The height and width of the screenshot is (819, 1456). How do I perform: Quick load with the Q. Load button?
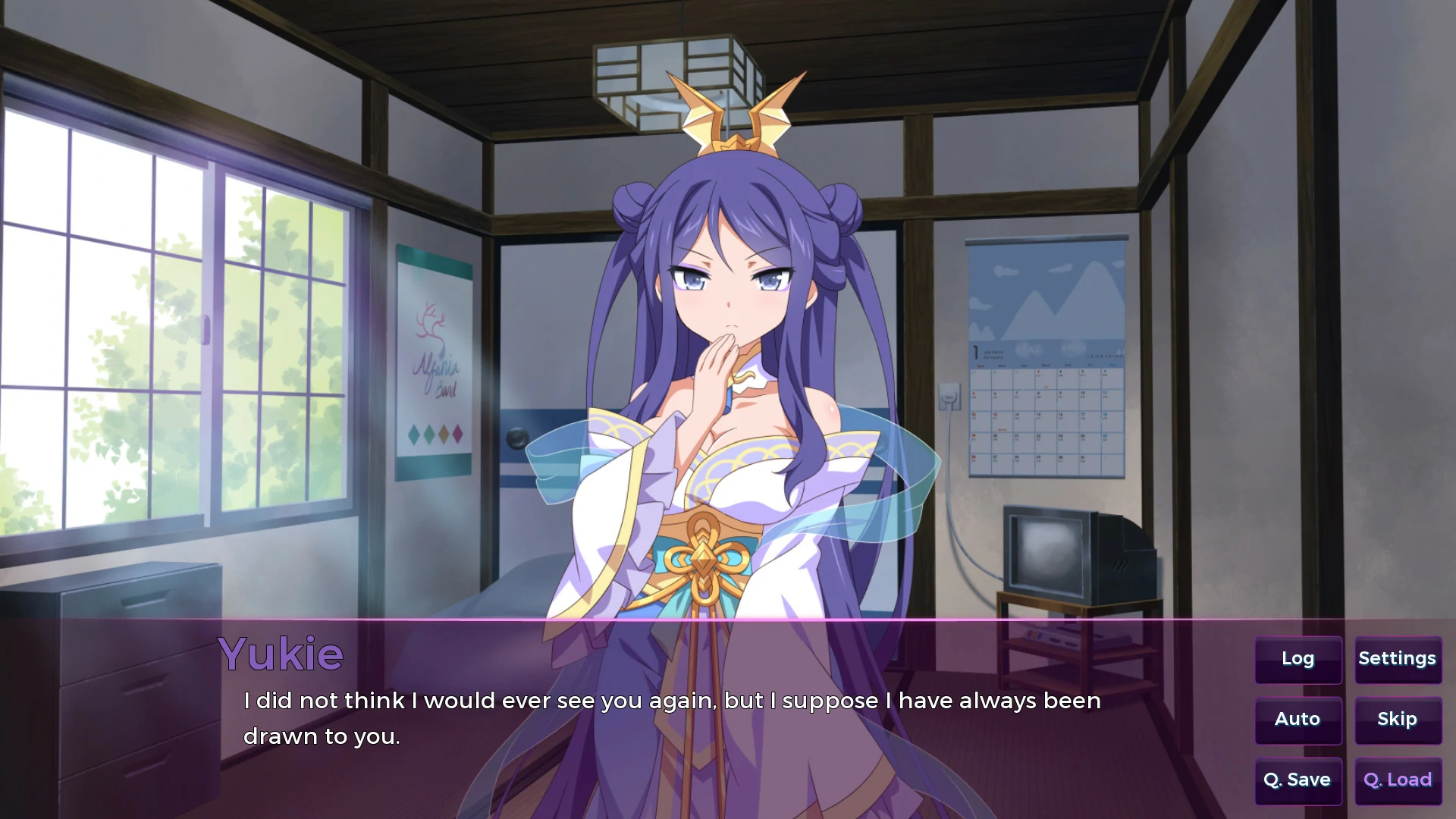click(1396, 780)
